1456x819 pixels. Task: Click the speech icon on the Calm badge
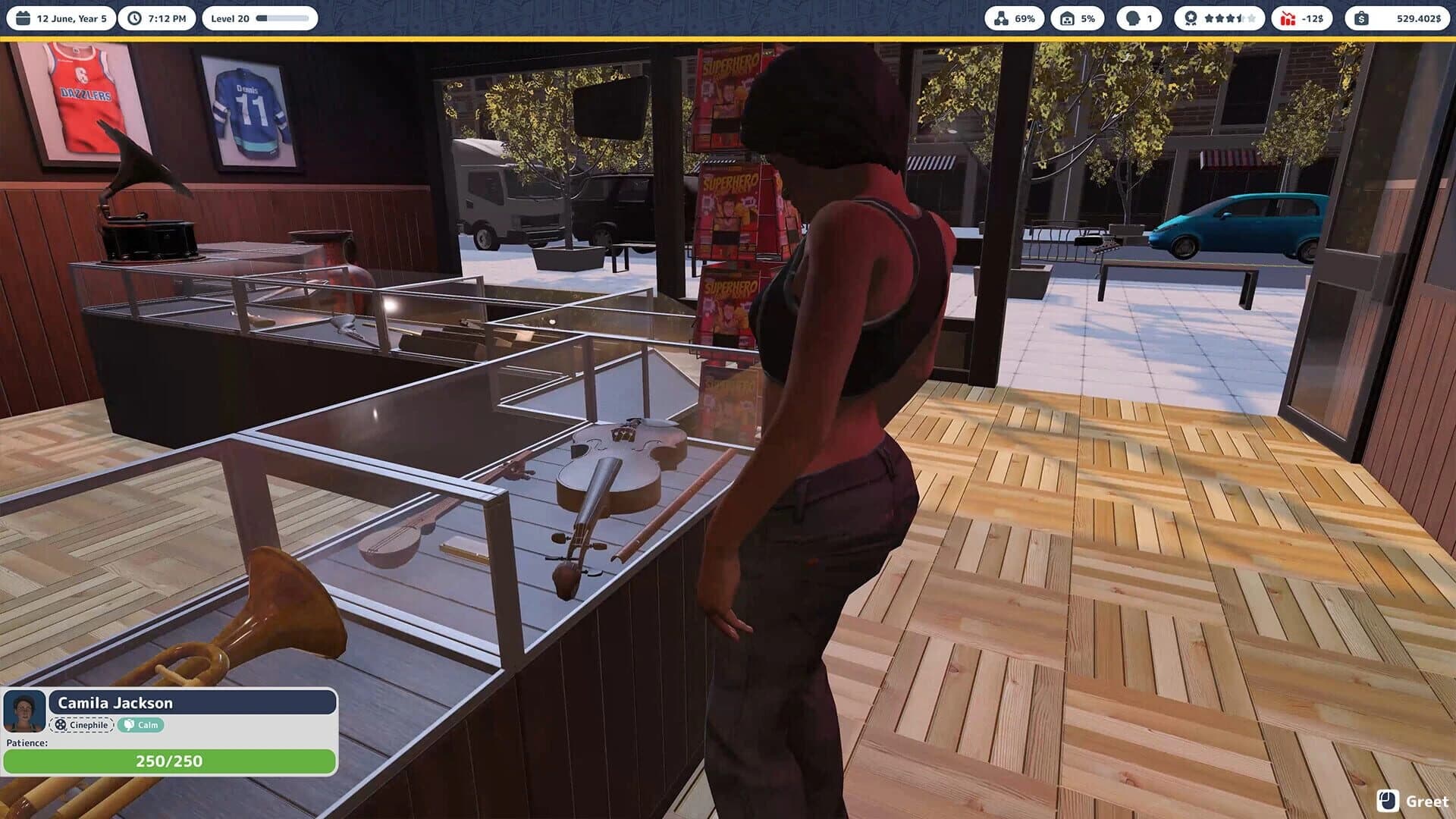(x=129, y=725)
